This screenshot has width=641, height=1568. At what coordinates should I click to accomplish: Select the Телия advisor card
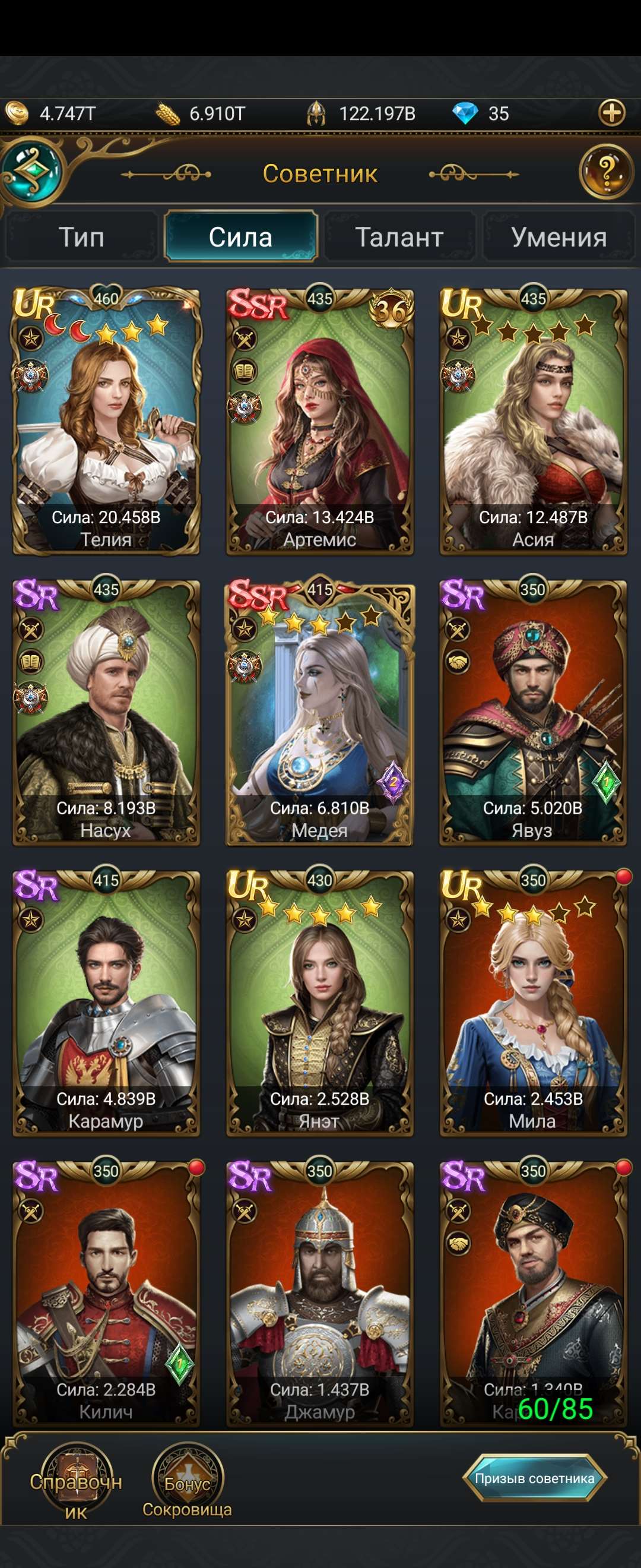point(106,421)
